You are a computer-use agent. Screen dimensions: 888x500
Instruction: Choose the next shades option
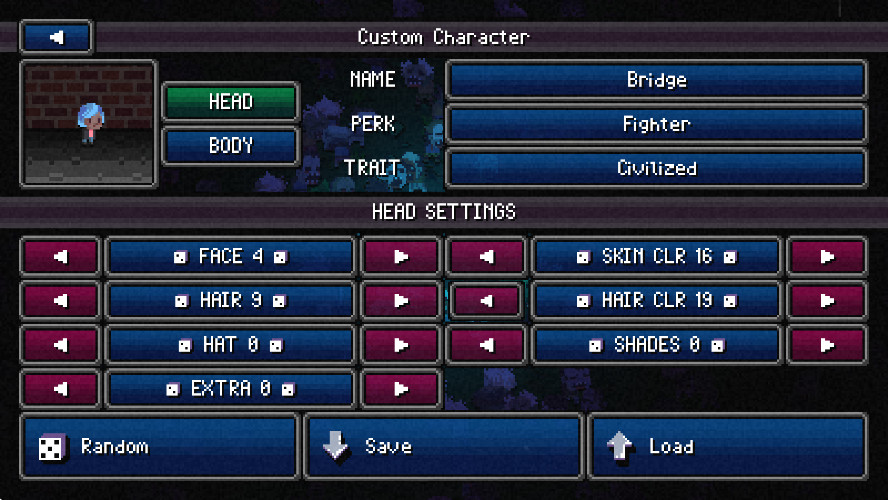pyautogui.click(x=827, y=344)
